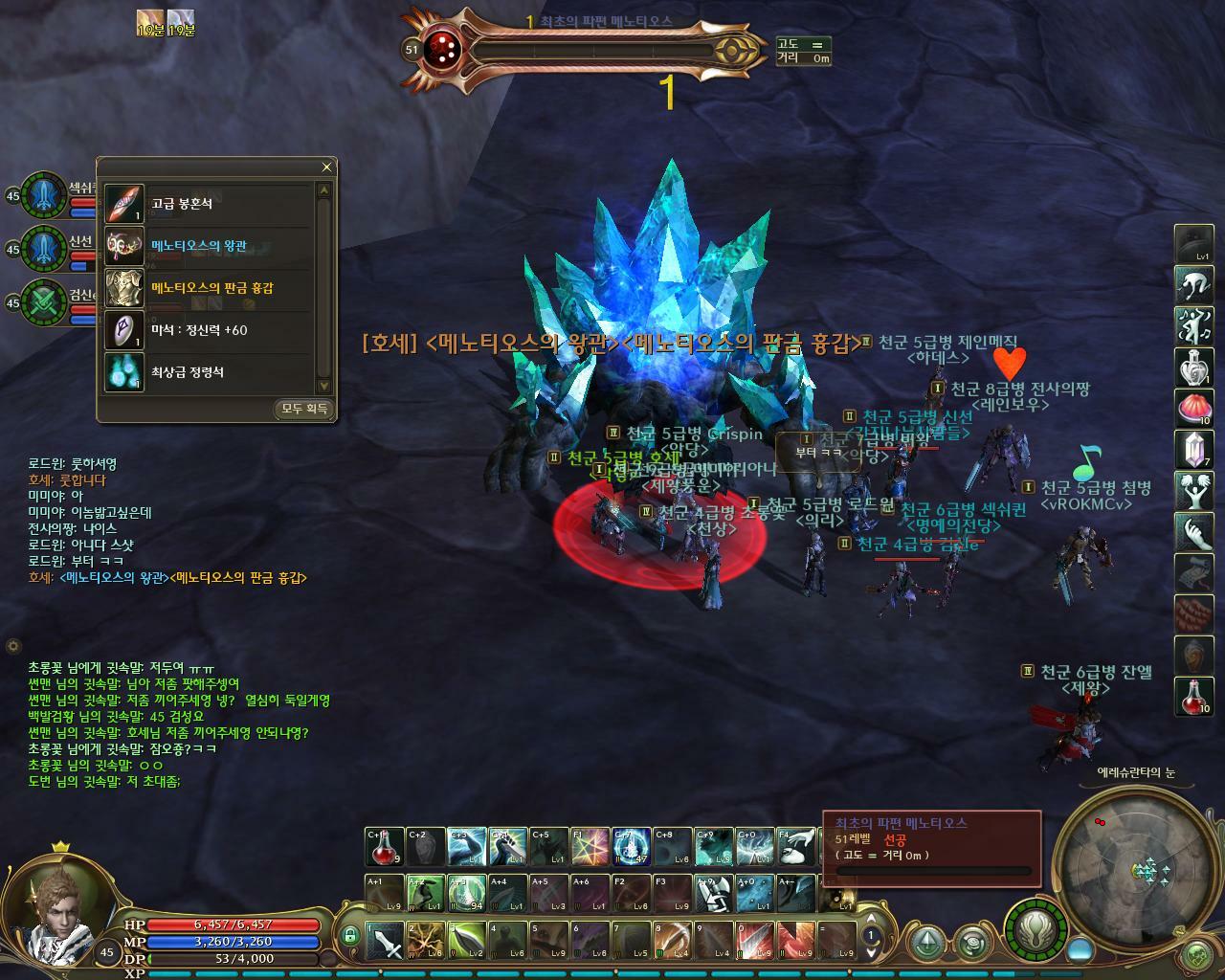Choose 메노티오스의 판금 흉갑 from the loot

[x=212, y=288]
